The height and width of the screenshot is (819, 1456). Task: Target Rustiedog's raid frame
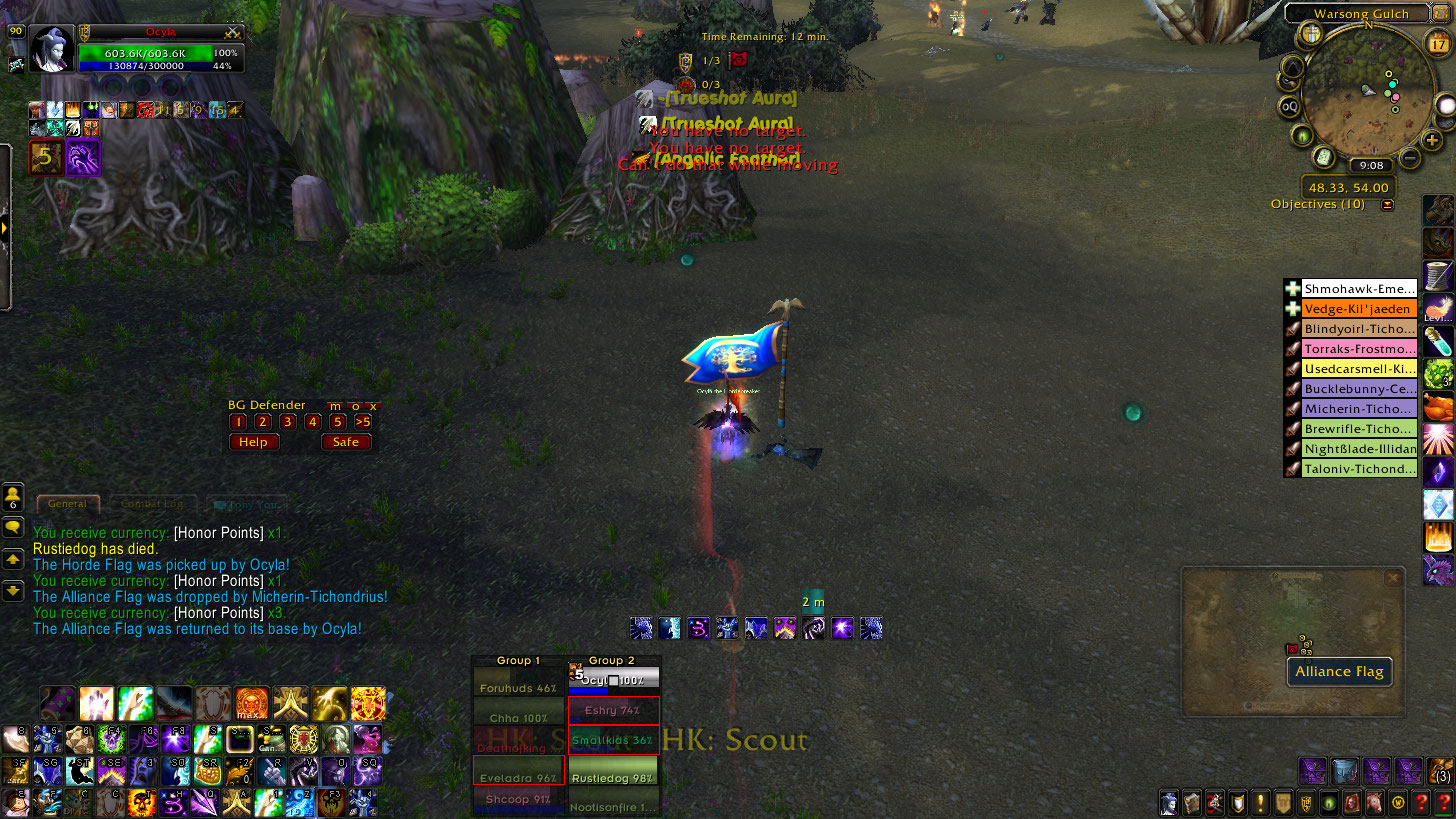click(613, 779)
